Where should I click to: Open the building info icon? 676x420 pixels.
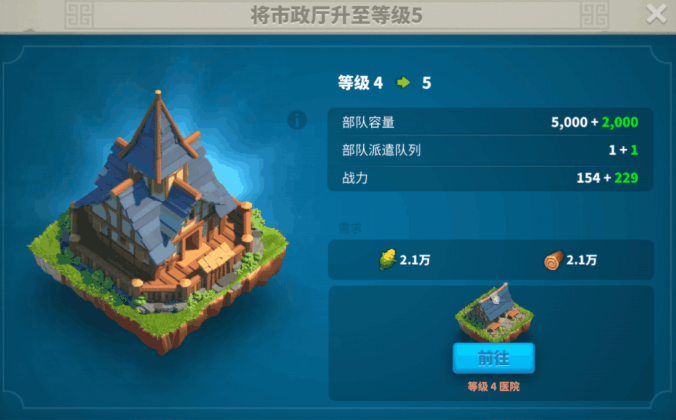(x=297, y=120)
